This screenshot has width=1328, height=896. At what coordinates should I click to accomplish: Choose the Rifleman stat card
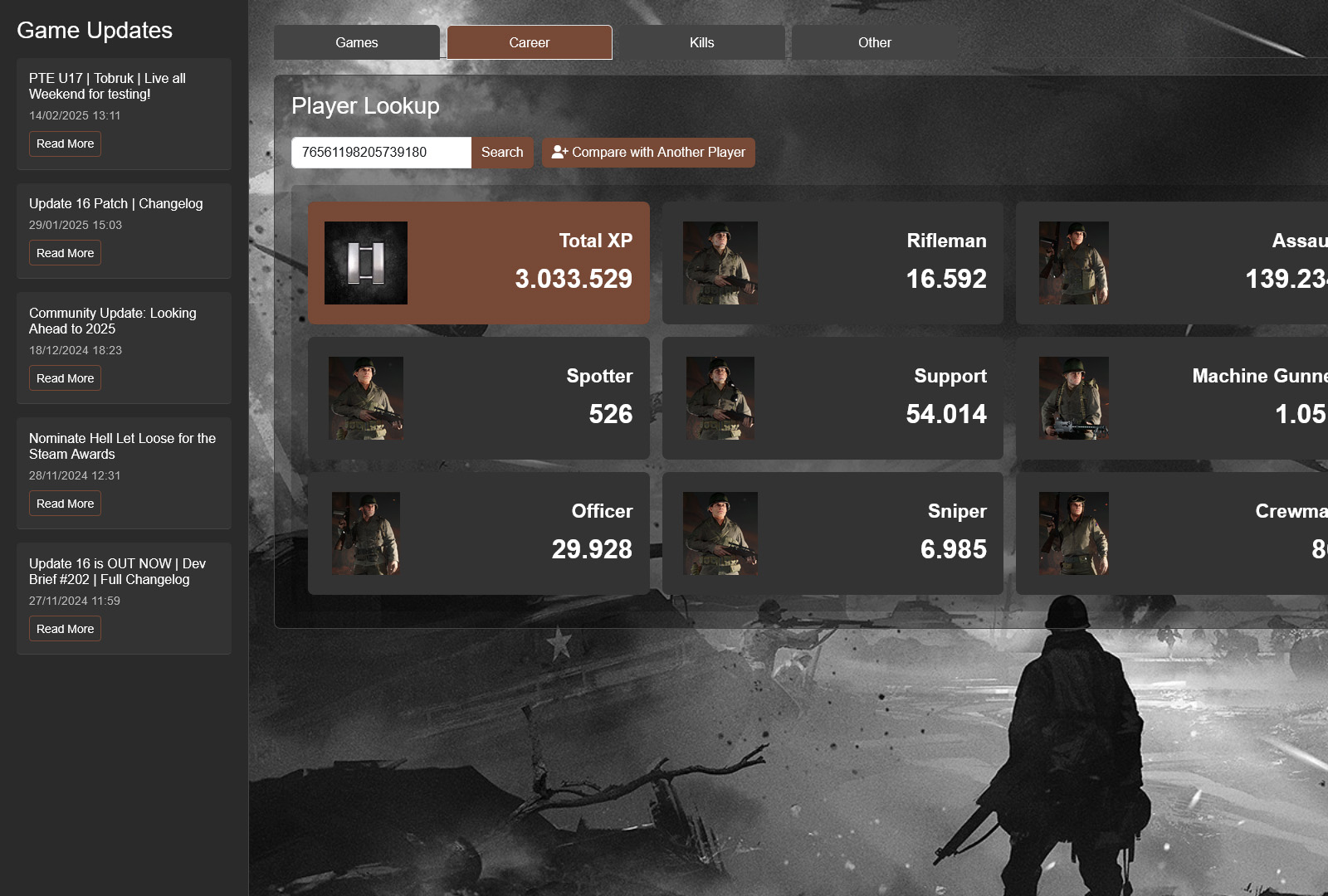(832, 262)
